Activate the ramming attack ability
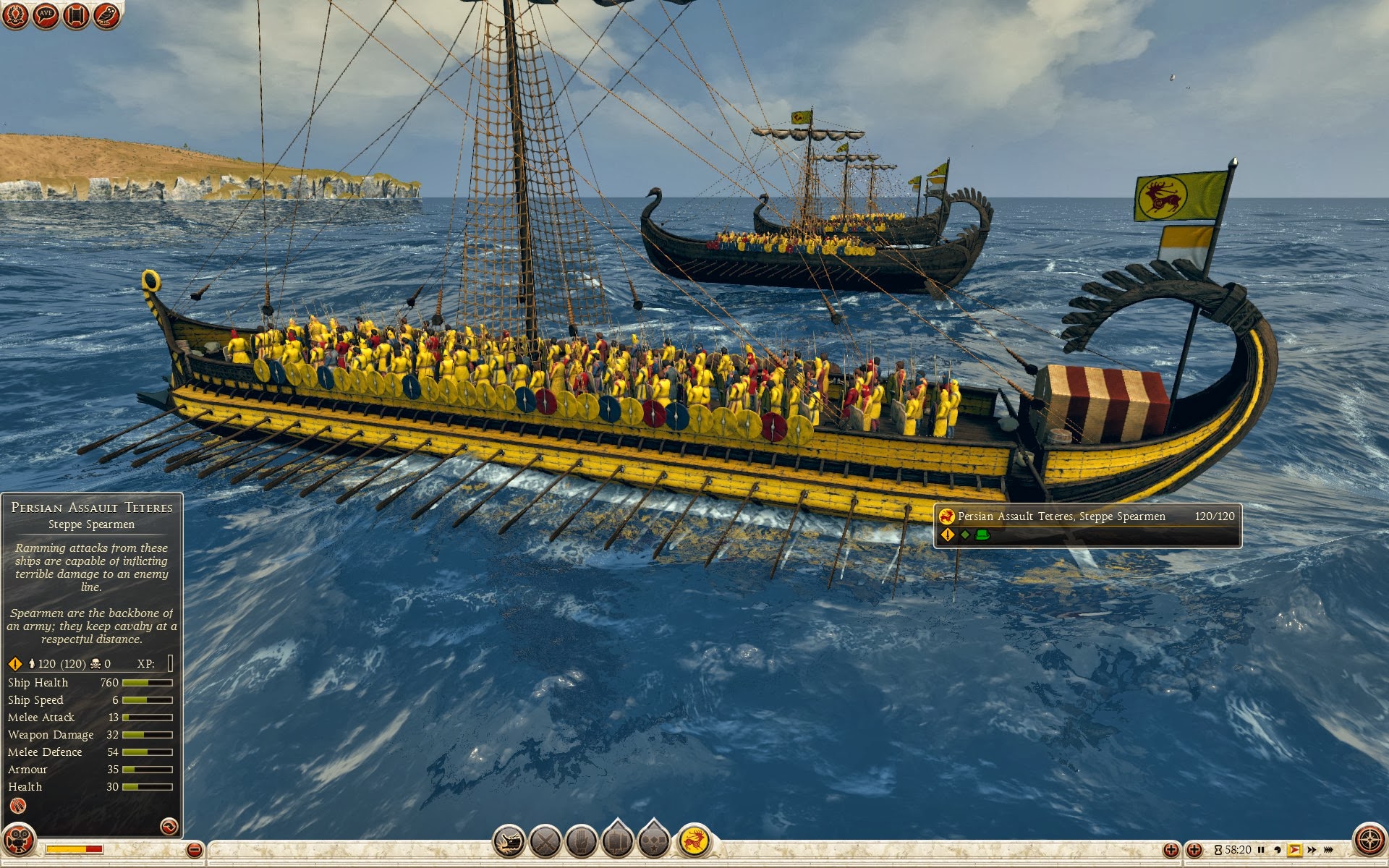 (x=509, y=842)
